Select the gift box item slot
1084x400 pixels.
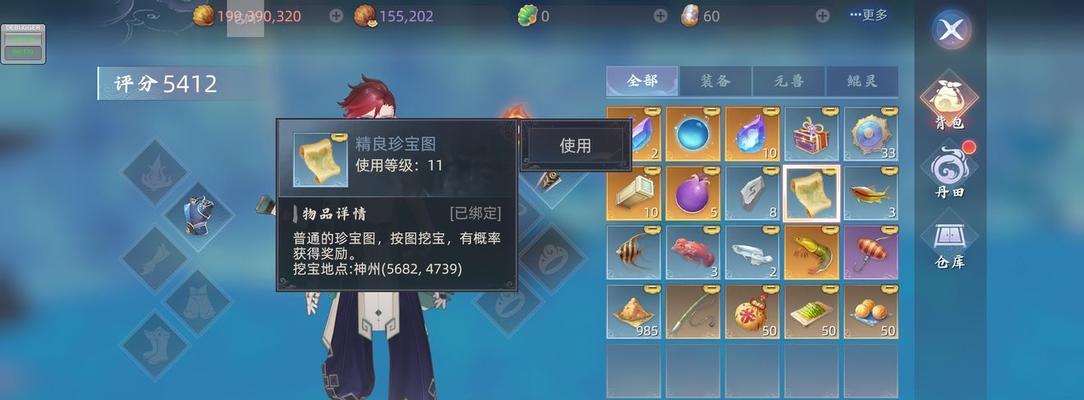point(812,135)
